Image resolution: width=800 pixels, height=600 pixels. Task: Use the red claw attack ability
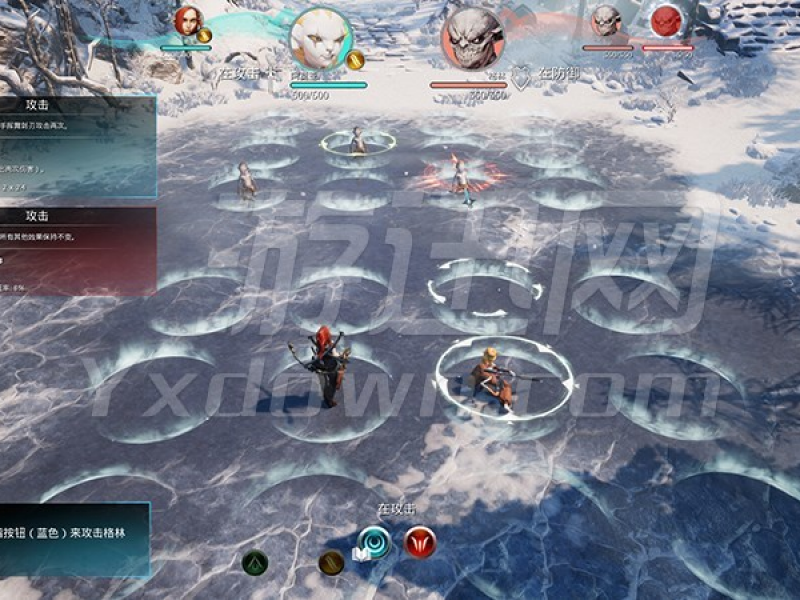pos(420,542)
